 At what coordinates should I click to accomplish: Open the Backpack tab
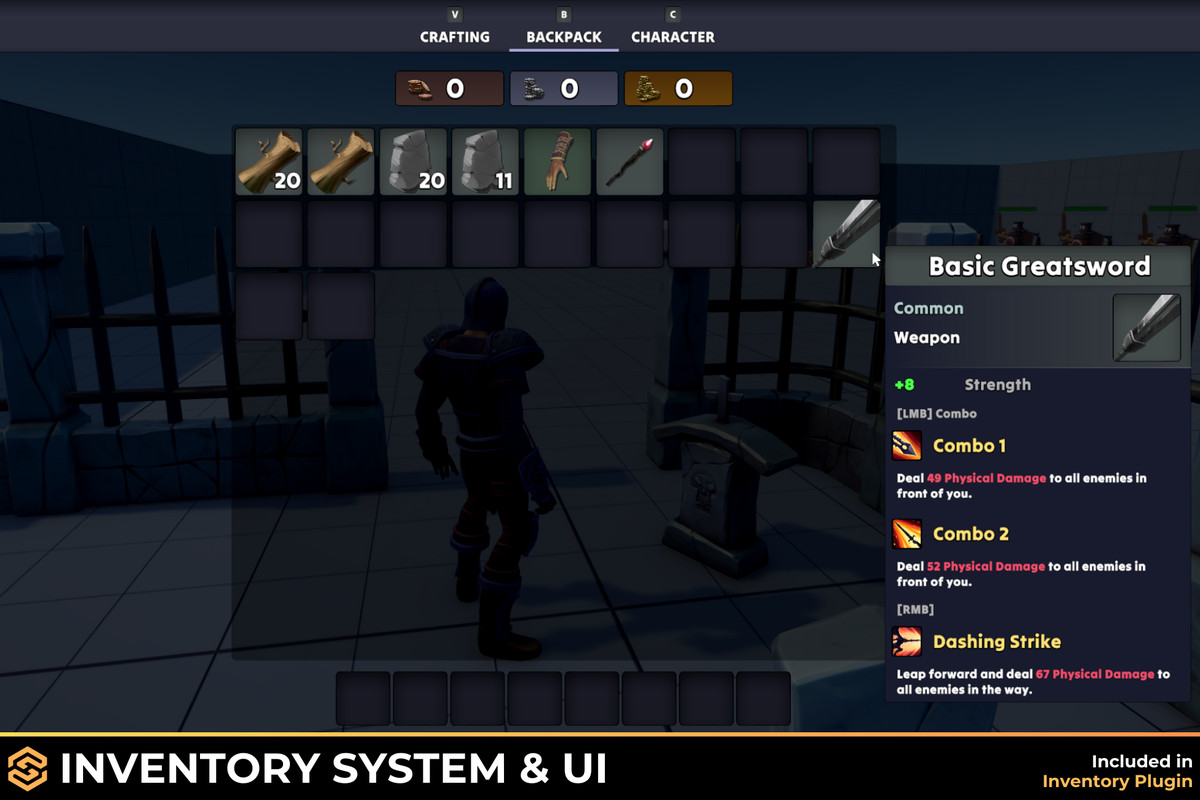pos(564,37)
